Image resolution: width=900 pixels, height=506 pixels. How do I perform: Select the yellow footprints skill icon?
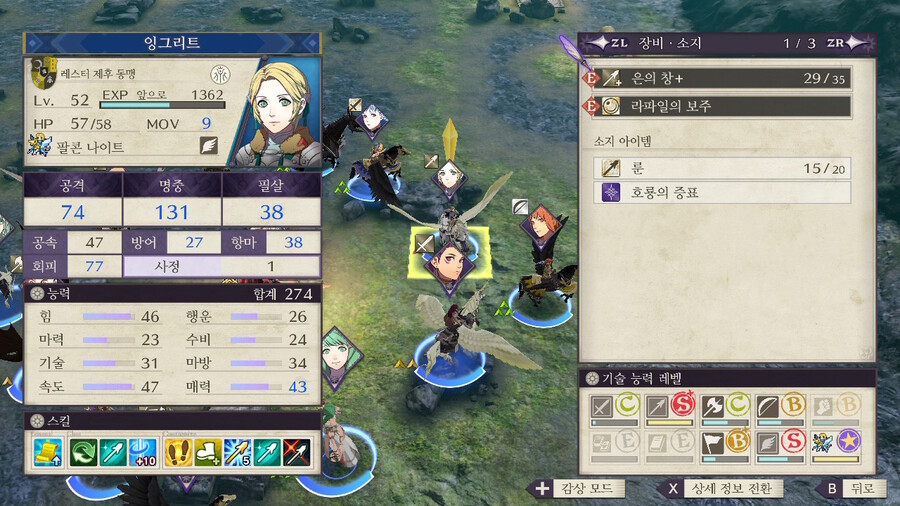(x=178, y=451)
